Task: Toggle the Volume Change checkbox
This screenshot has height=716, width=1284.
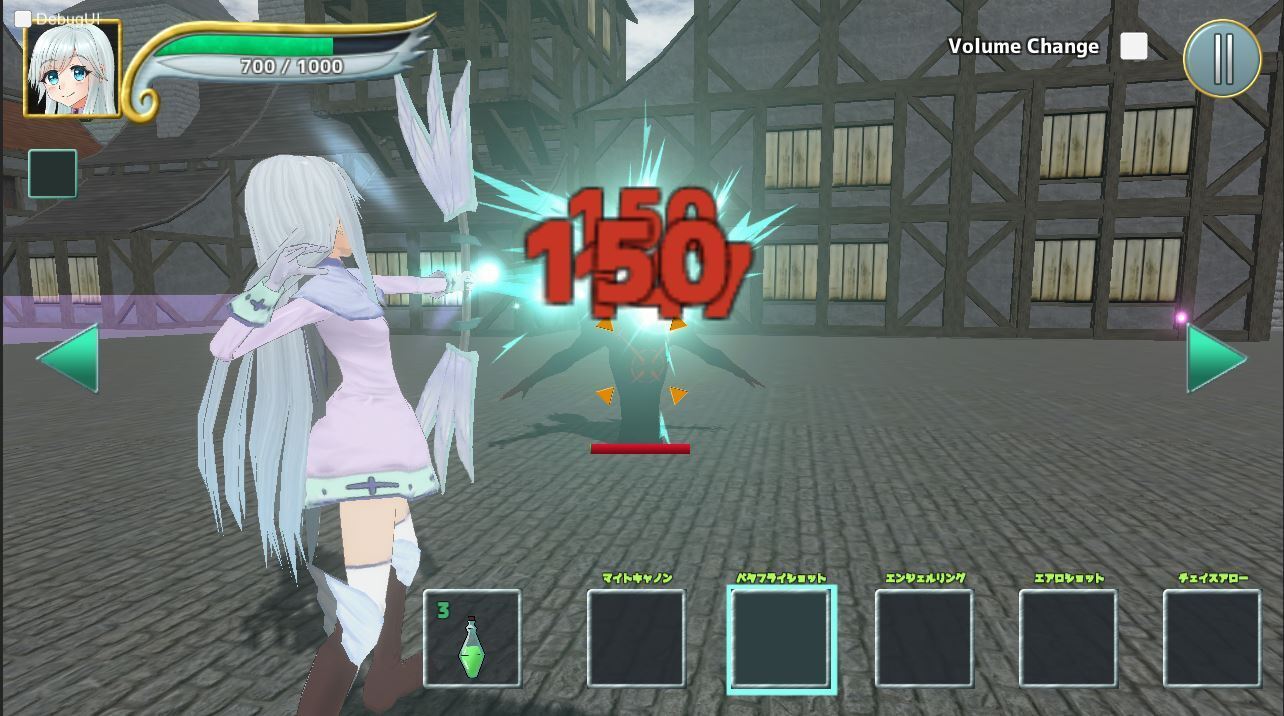Action: point(1133,46)
